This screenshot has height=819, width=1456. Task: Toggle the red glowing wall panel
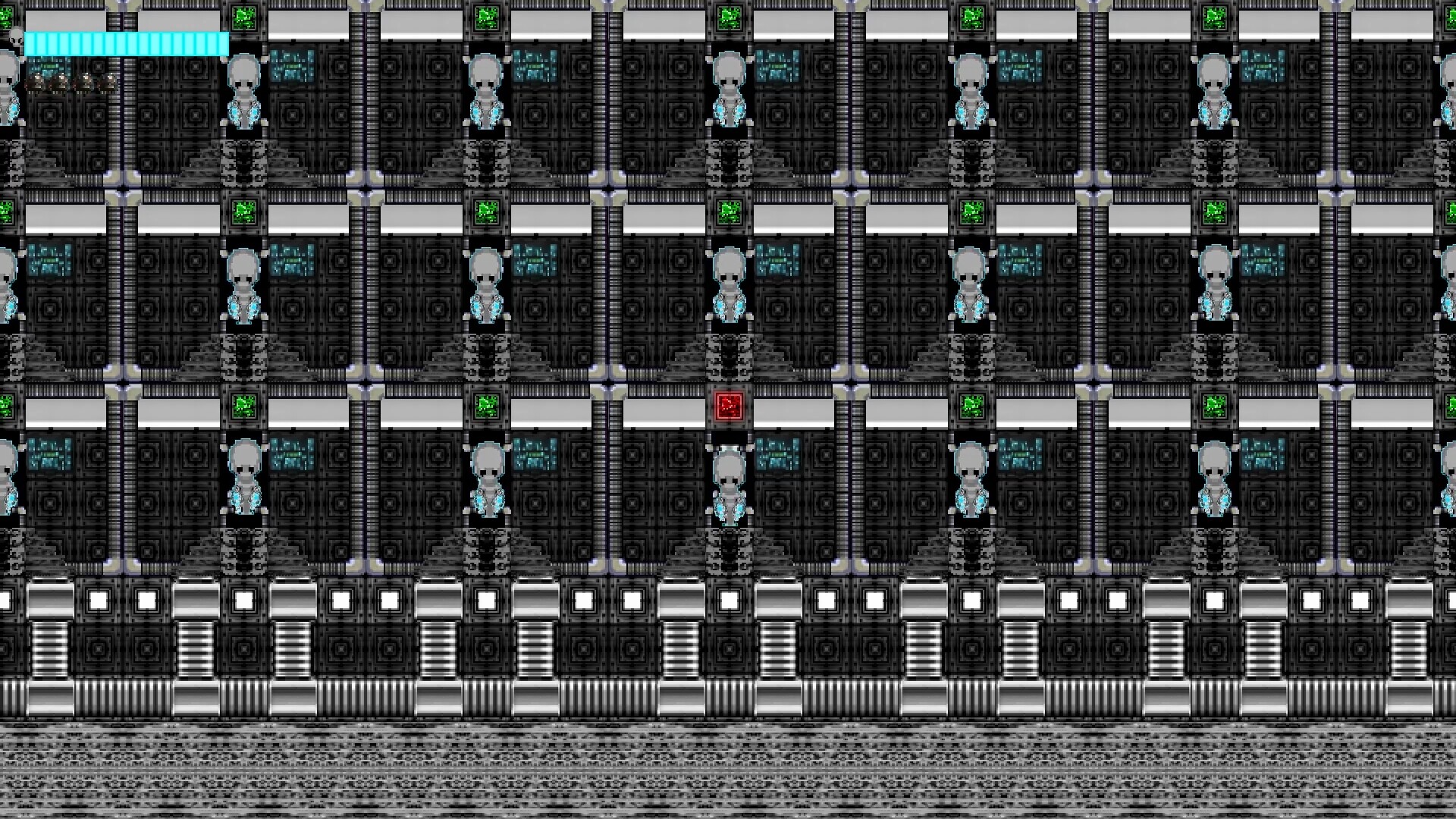pyautogui.click(x=730, y=407)
